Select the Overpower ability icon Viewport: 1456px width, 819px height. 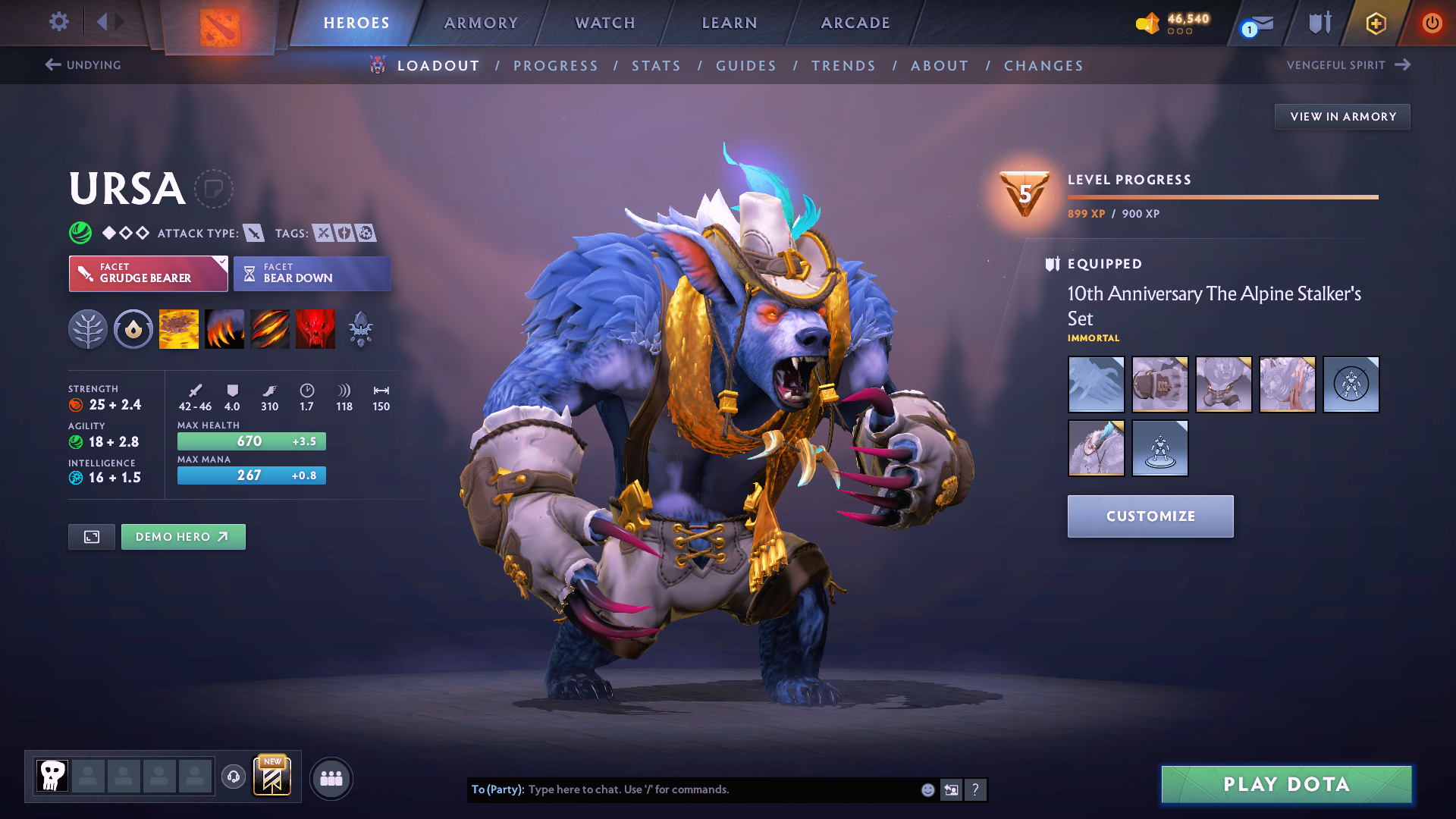(x=224, y=328)
